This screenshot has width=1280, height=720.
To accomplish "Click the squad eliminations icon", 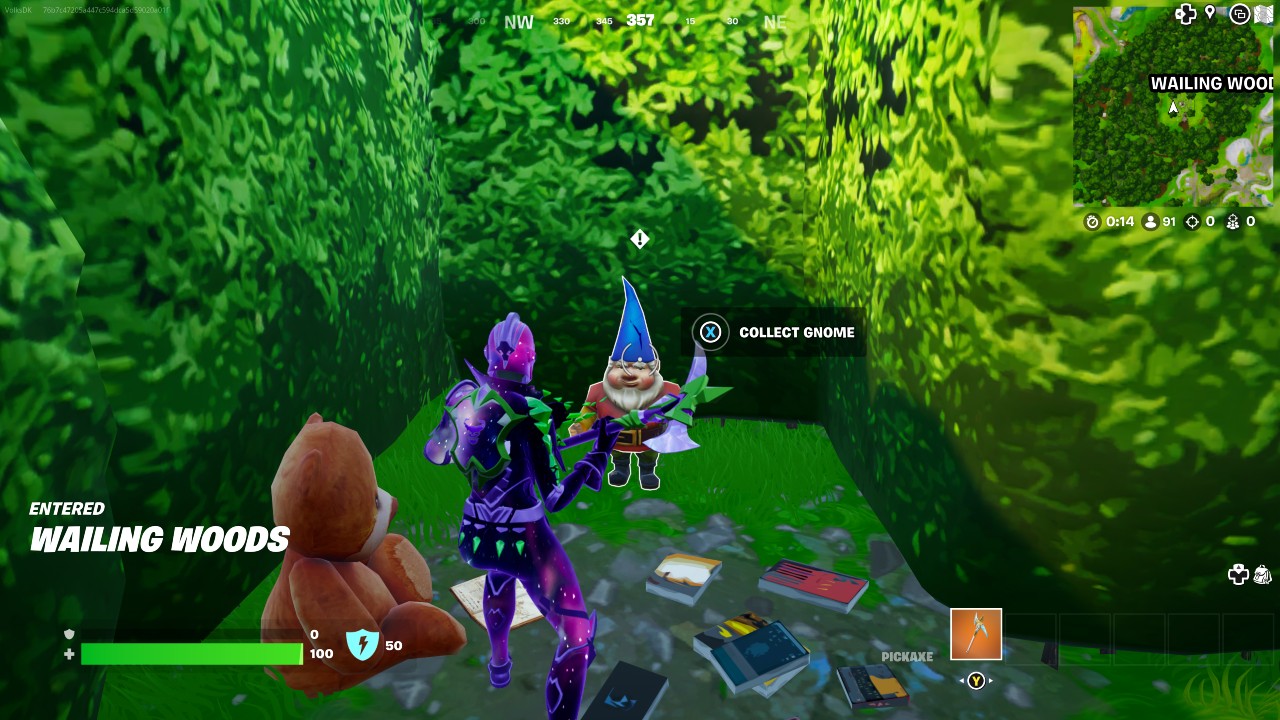I will coord(1234,222).
